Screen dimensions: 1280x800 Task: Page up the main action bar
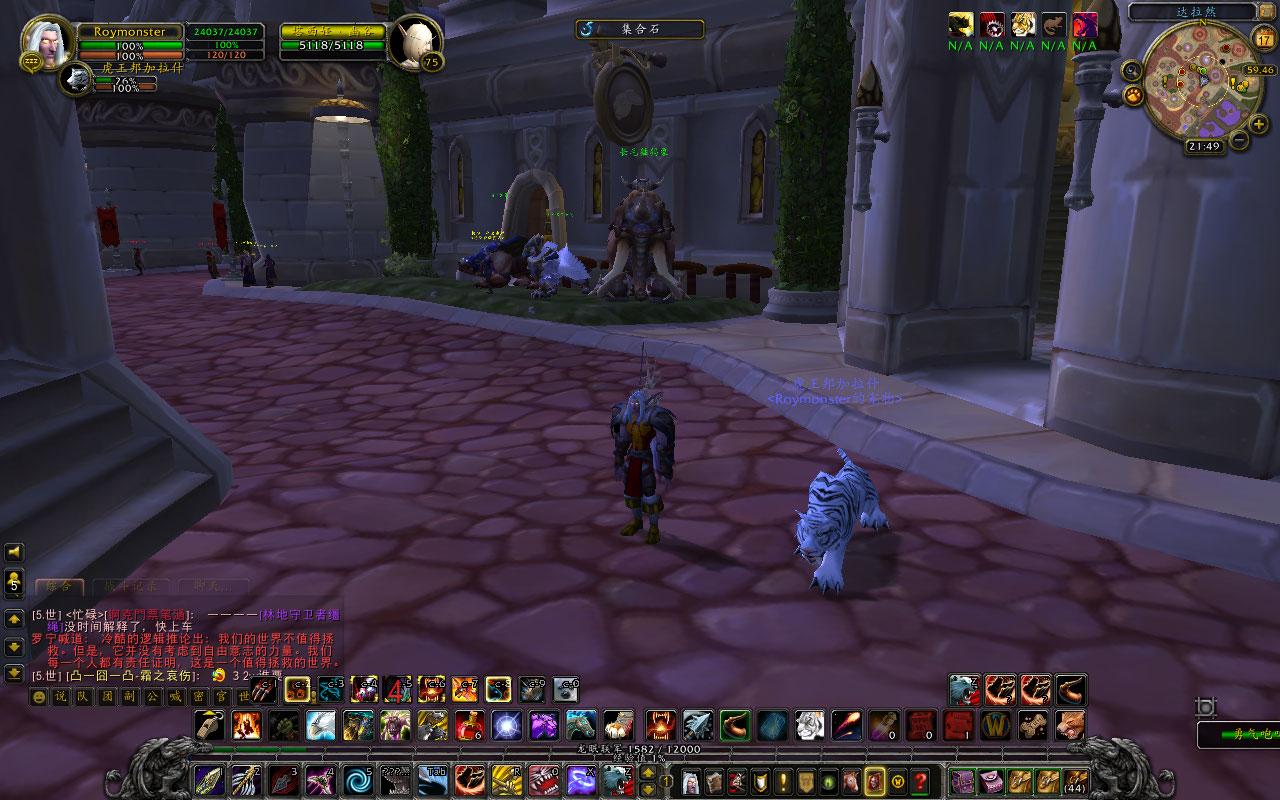665,770
